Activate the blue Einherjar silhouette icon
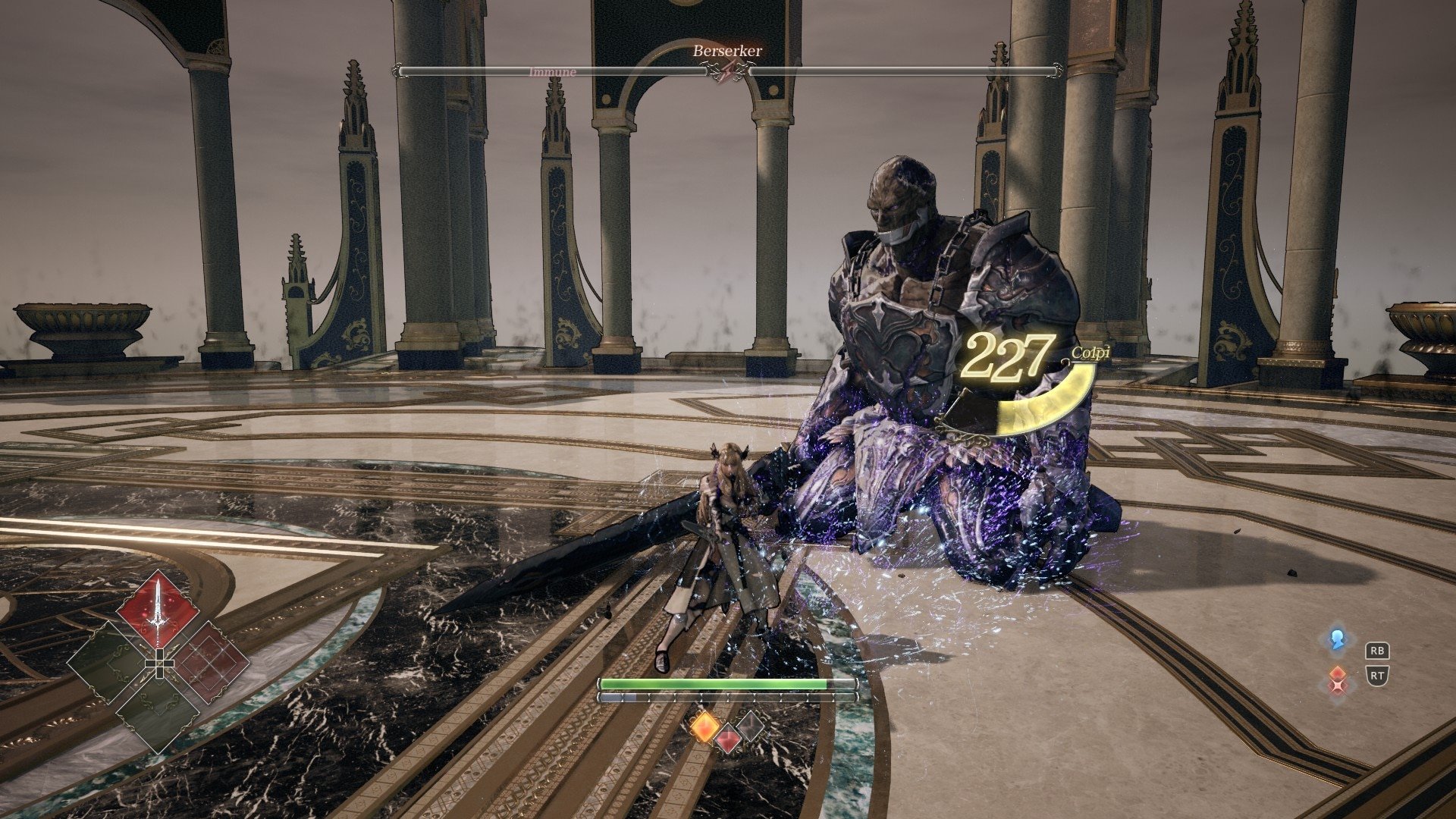This screenshot has height=819, width=1456. click(x=1336, y=639)
